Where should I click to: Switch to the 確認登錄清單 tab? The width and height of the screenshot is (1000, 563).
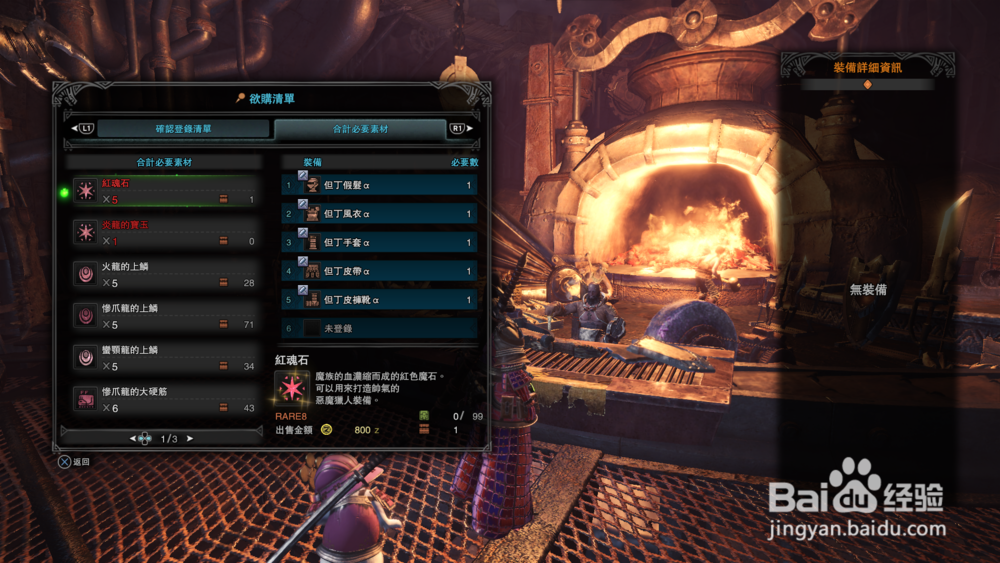click(x=183, y=129)
